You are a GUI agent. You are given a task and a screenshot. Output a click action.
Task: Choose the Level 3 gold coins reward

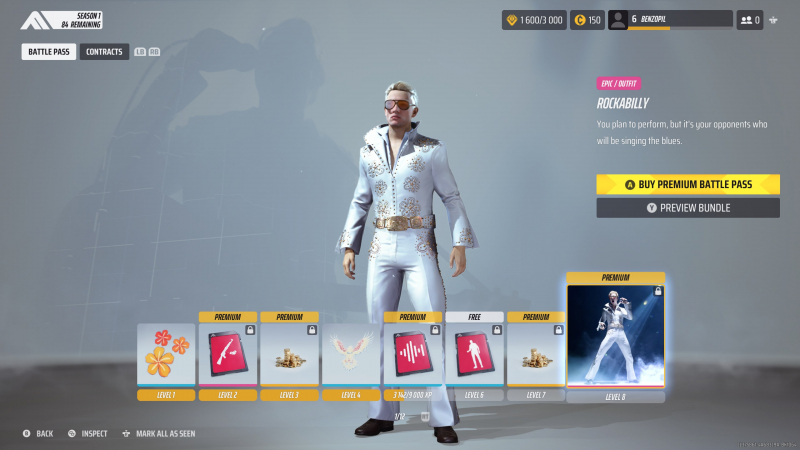click(x=290, y=355)
